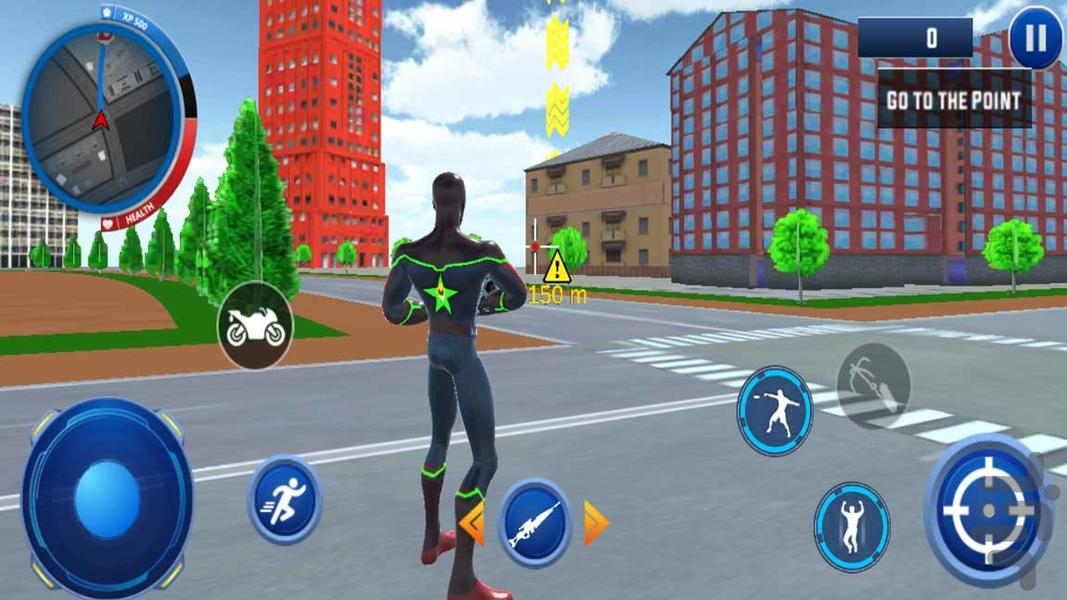Click the Go To The Point objective
This screenshot has width=1067, height=600.
pos(954,100)
